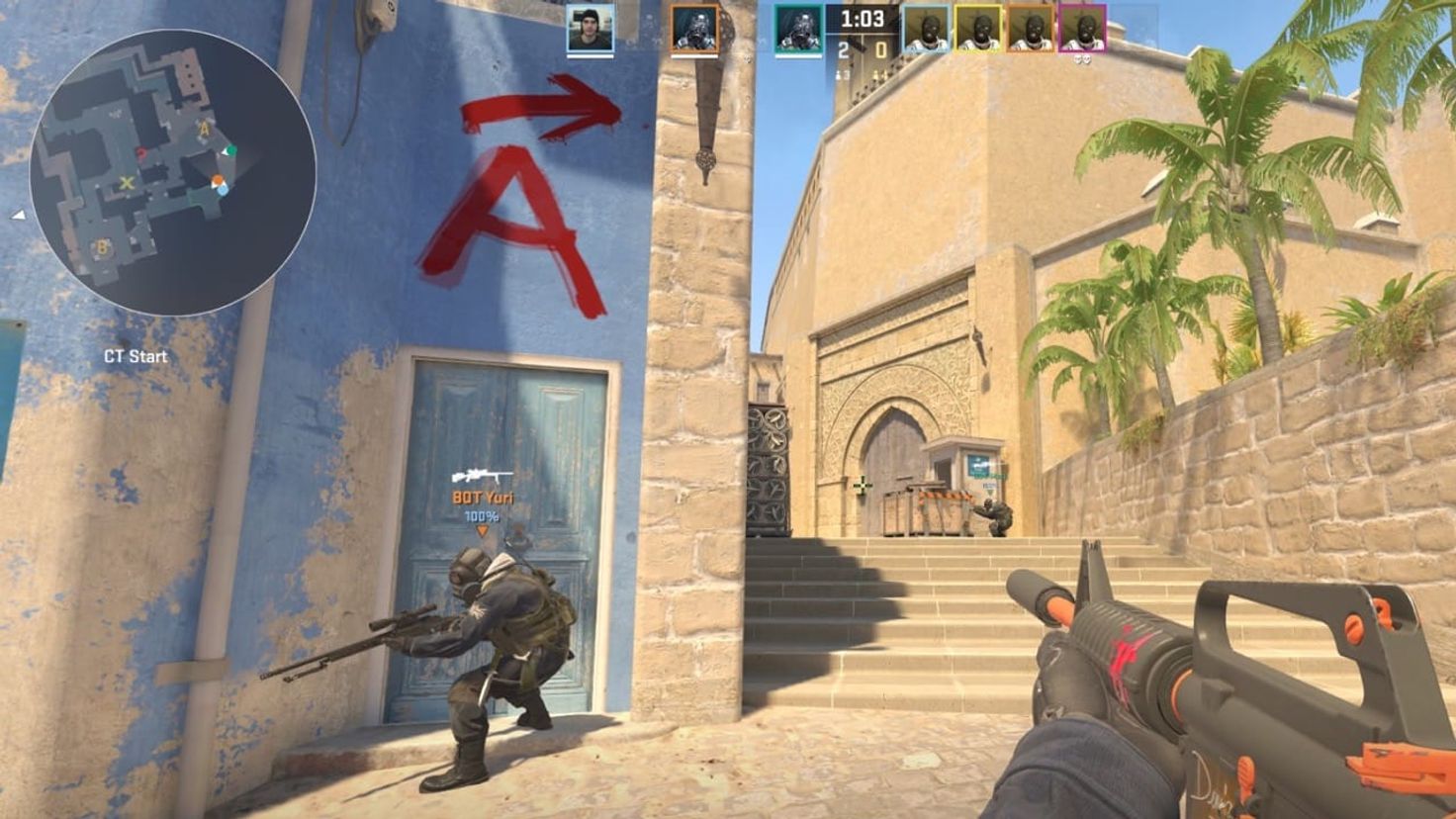Click the red enemy dot on the minimap
The image size is (1456, 819).
pyautogui.click(x=140, y=152)
